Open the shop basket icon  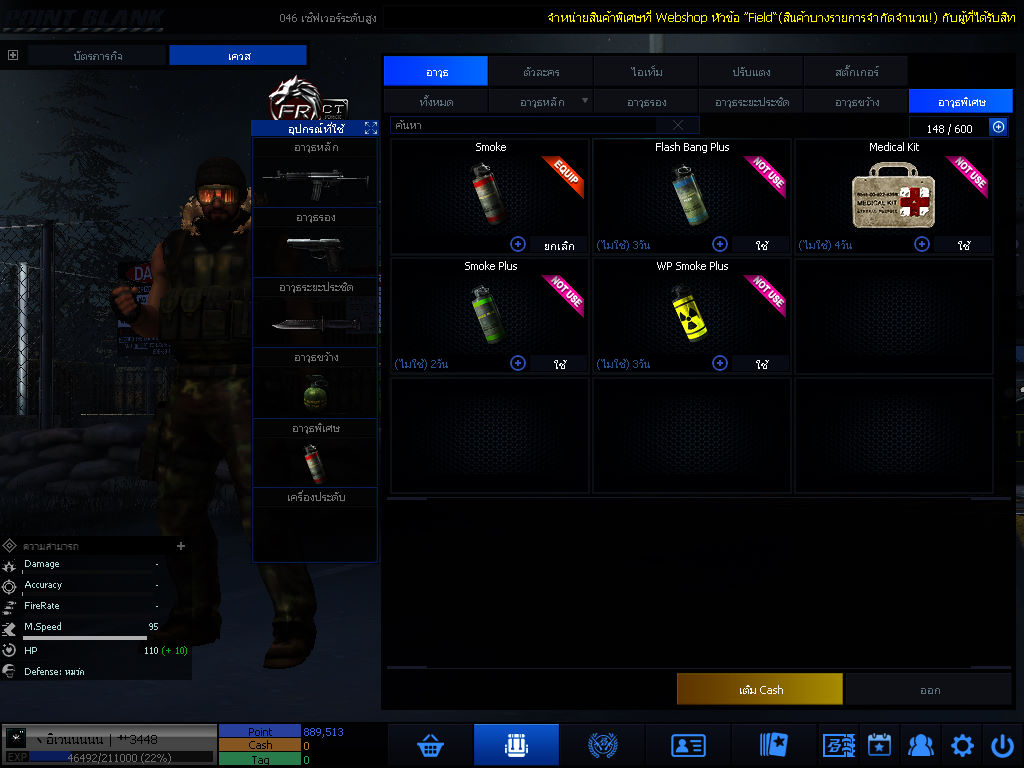[431, 745]
